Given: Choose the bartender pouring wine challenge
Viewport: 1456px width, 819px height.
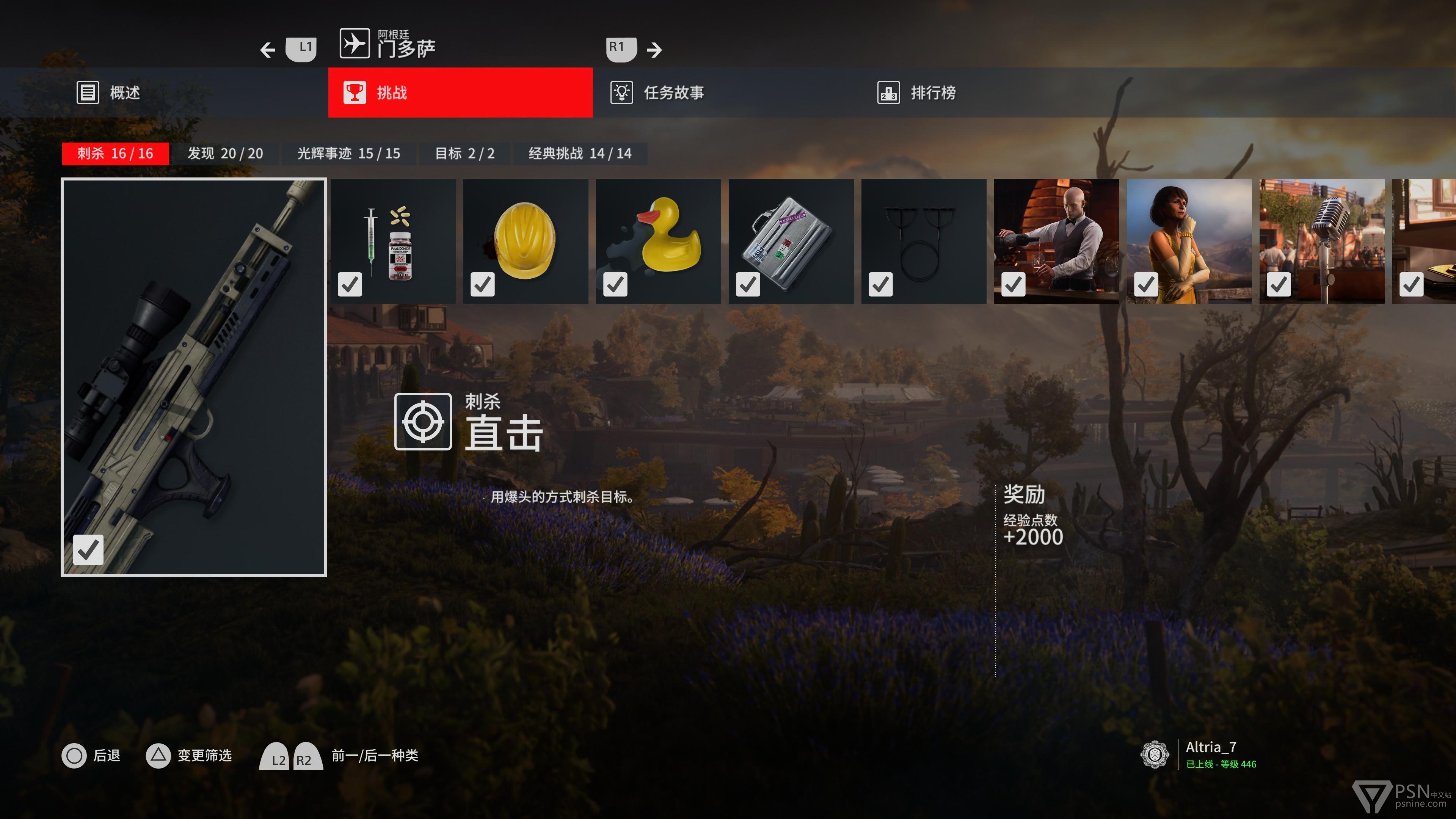Looking at the screenshot, I should click(1056, 242).
